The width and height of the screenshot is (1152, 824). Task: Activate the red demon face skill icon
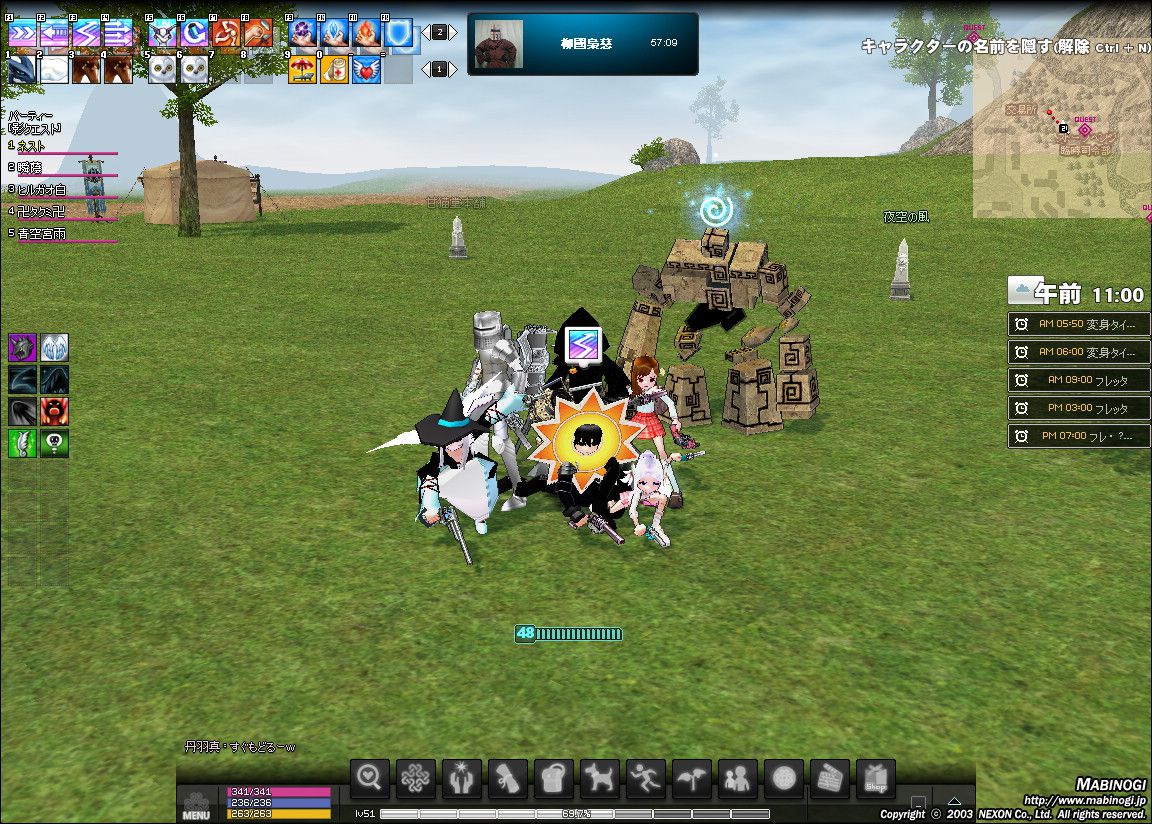[54, 412]
